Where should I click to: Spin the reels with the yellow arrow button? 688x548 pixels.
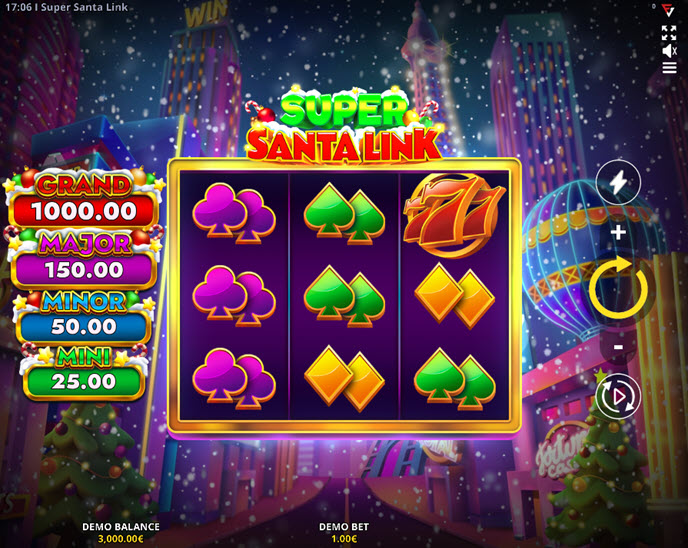(618, 288)
